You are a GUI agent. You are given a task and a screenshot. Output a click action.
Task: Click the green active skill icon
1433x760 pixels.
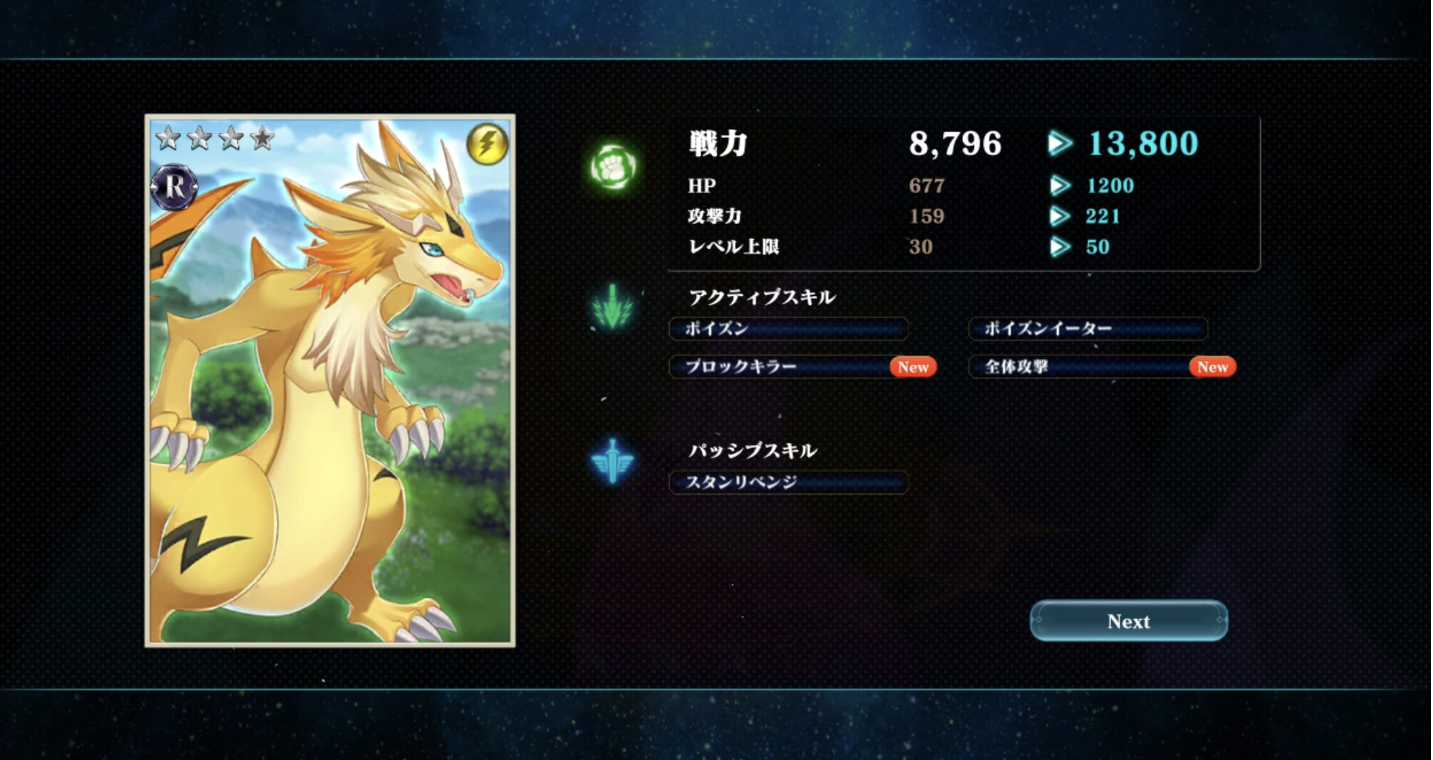pyautogui.click(x=612, y=307)
